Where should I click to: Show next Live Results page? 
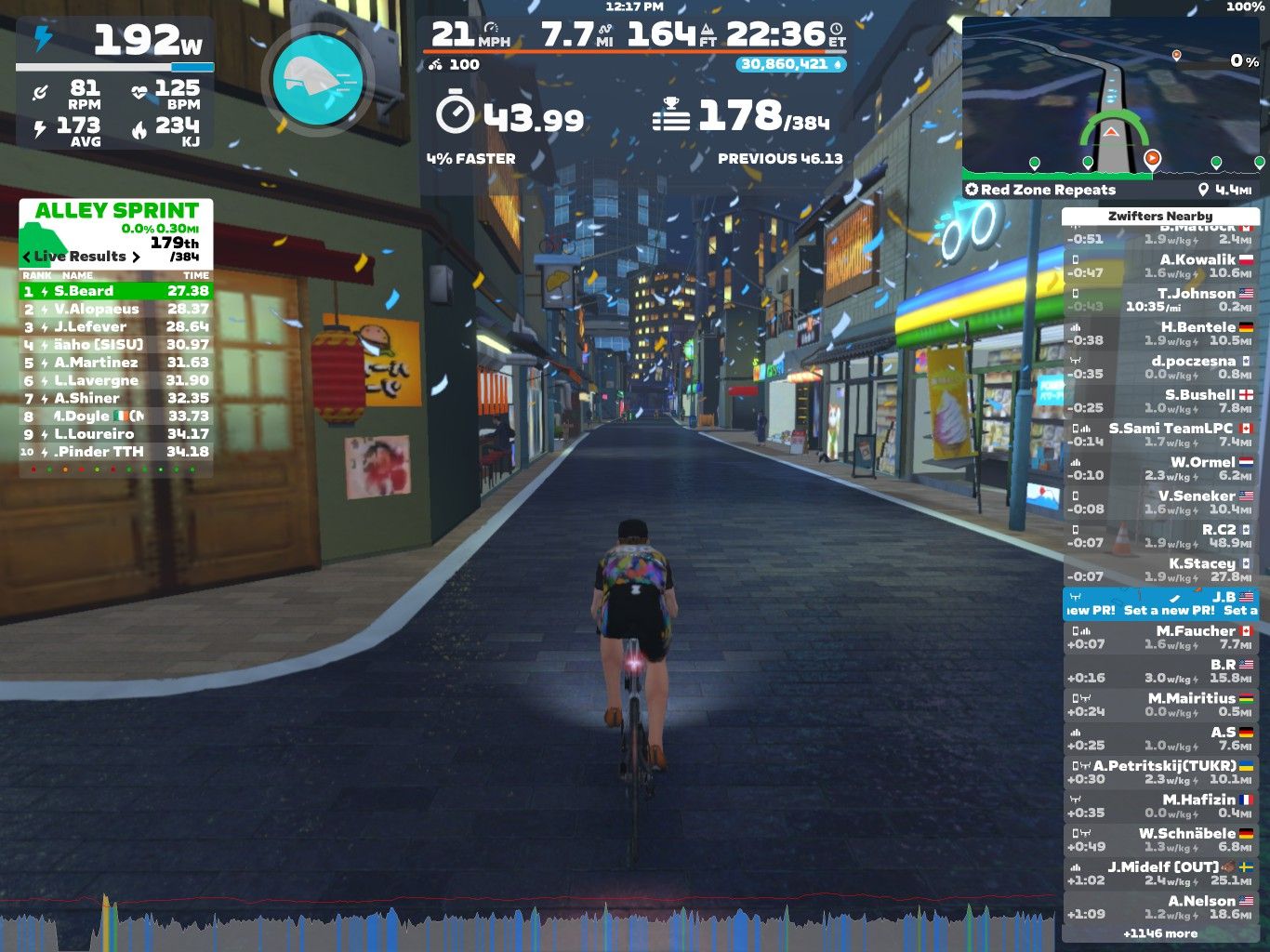coord(137,257)
